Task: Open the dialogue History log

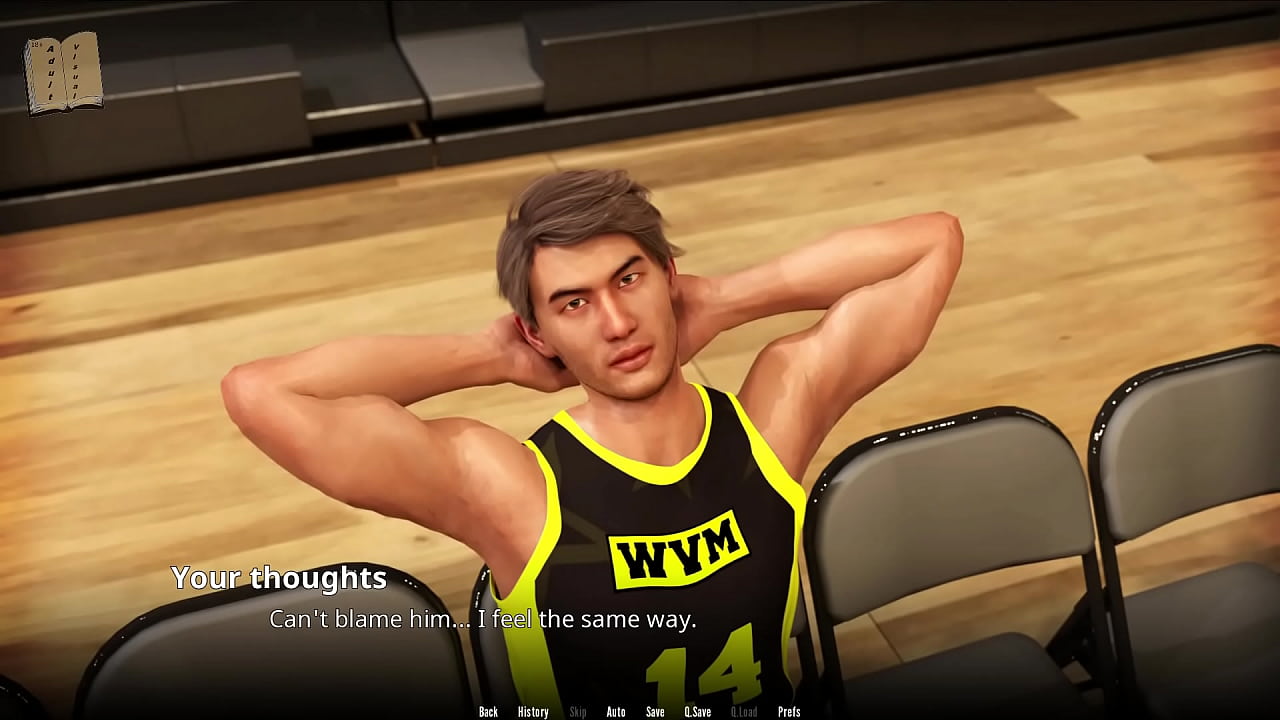Action: pyautogui.click(x=533, y=712)
